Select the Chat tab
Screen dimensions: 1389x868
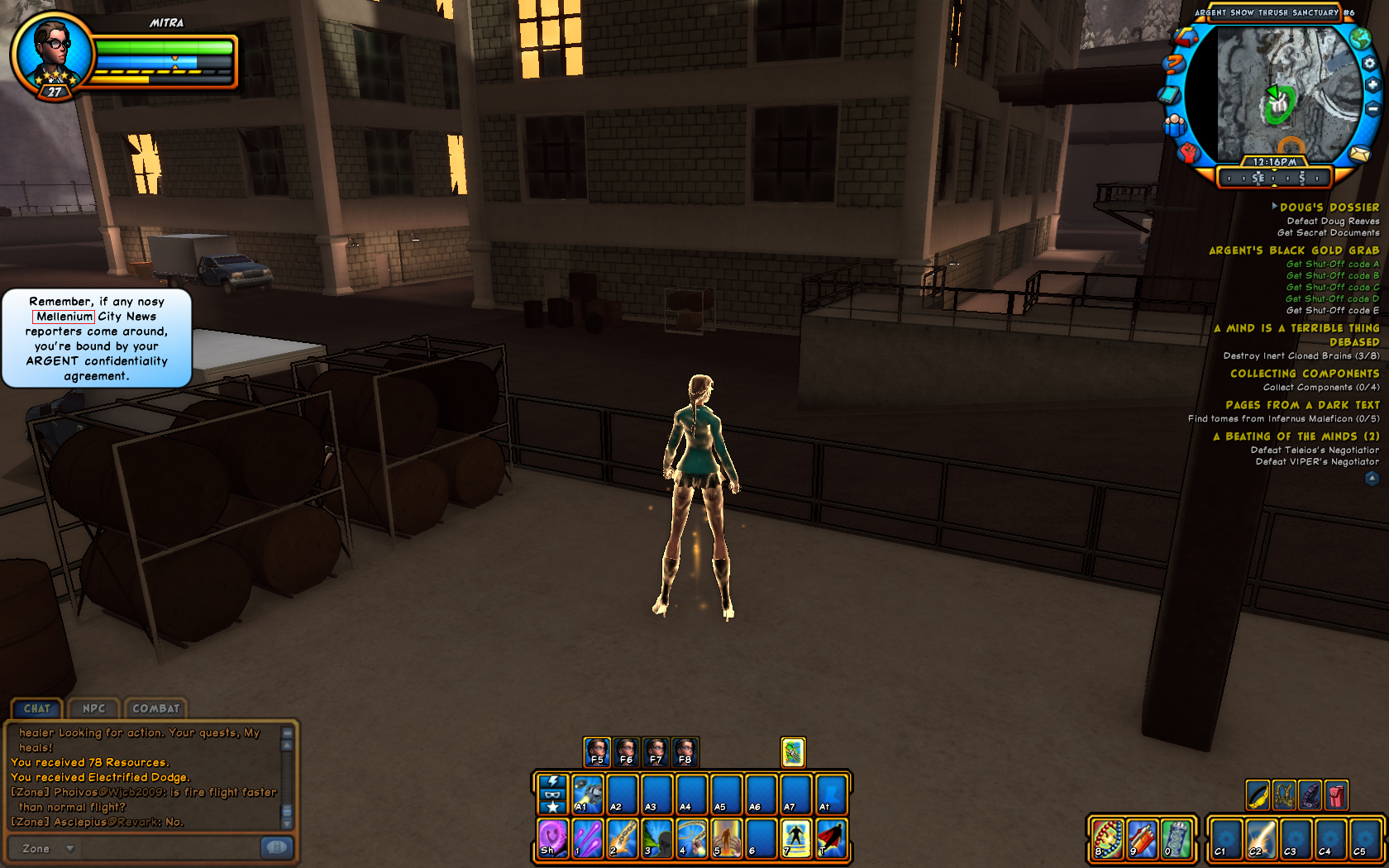[37, 708]
